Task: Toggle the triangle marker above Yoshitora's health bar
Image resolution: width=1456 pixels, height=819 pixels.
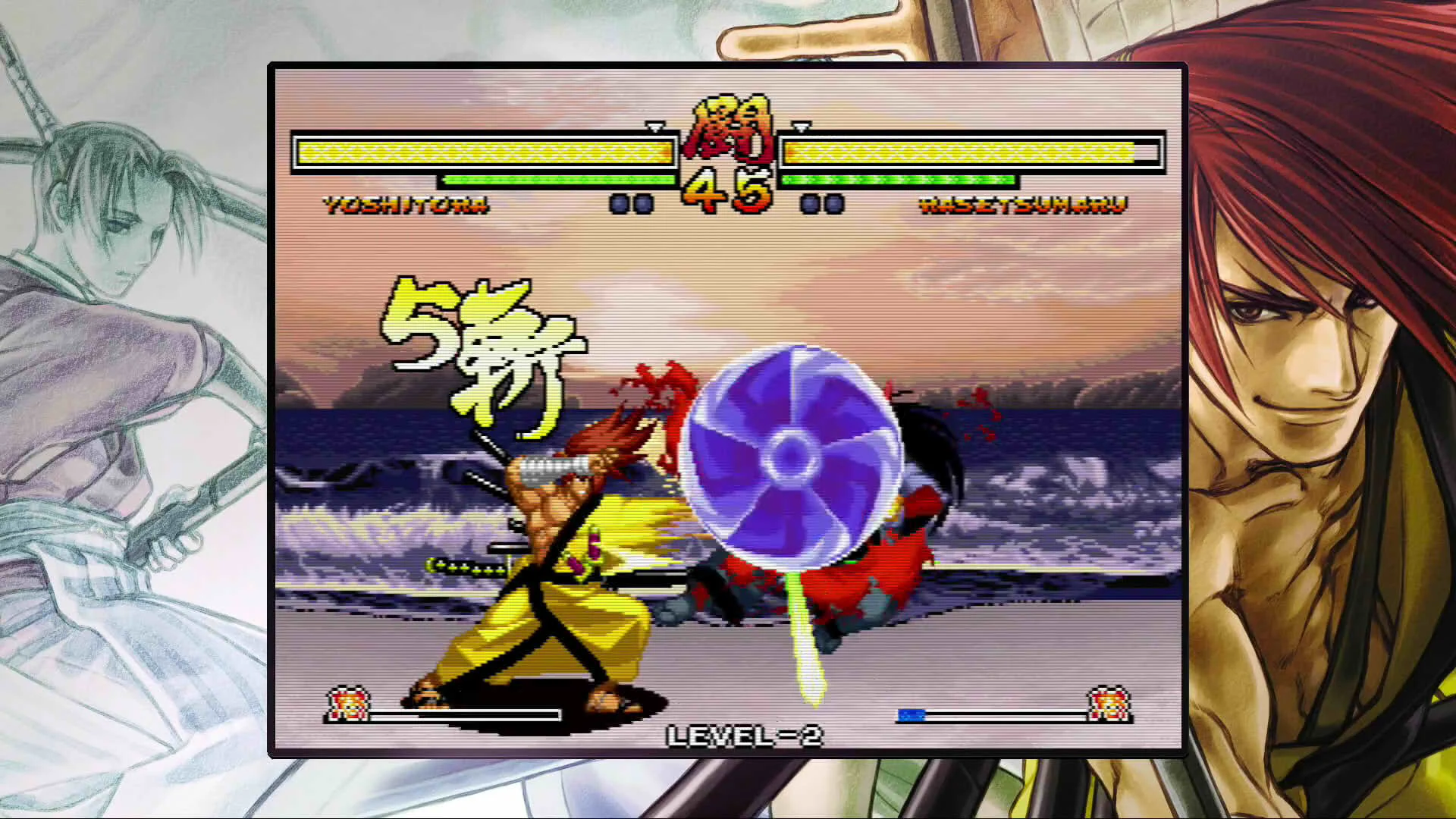Action: pos(654,129)
